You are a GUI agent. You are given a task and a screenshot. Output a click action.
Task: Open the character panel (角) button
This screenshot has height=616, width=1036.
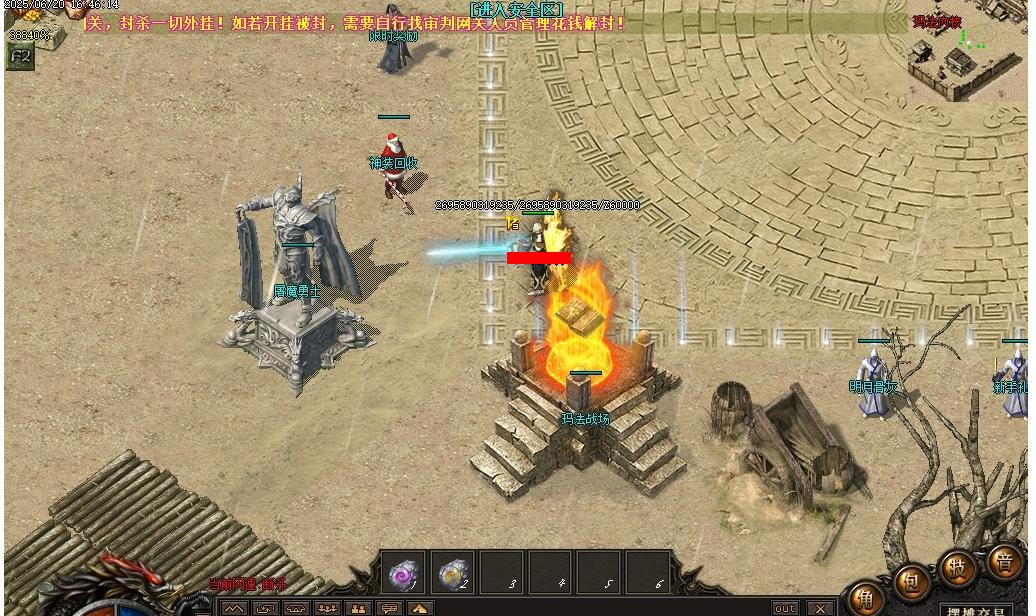click(x=865, y=599)
